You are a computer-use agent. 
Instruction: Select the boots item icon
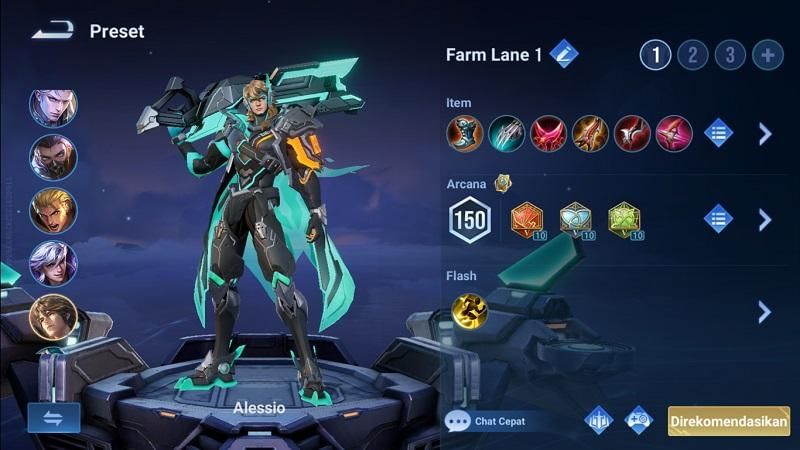(464, 133)
